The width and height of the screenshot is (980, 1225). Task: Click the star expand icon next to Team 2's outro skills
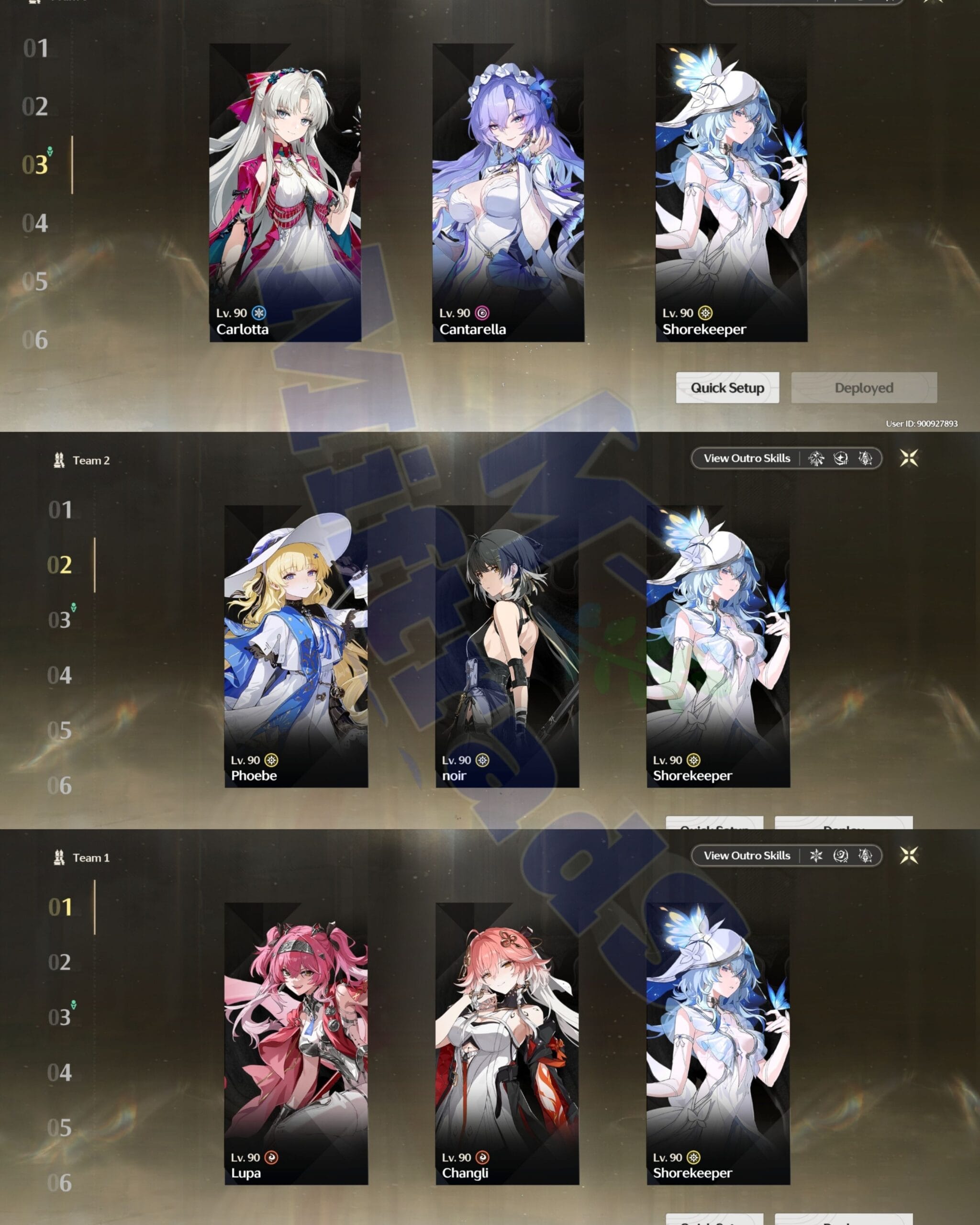(910, 458)
